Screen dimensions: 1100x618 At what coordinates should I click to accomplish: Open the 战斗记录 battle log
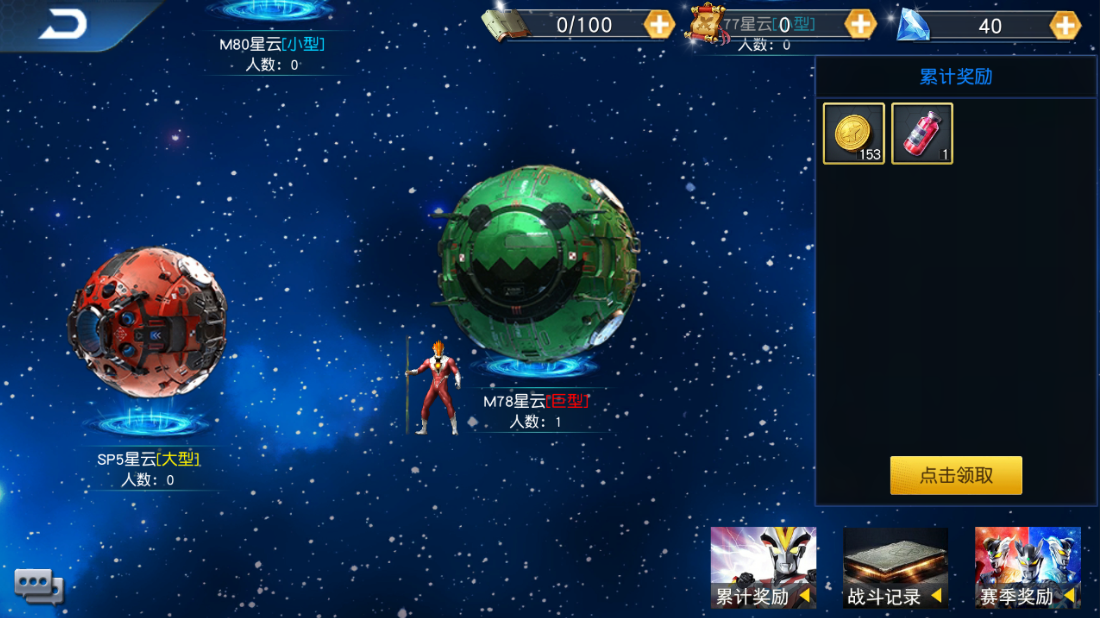pyautogui.click(x=895, y=567)
